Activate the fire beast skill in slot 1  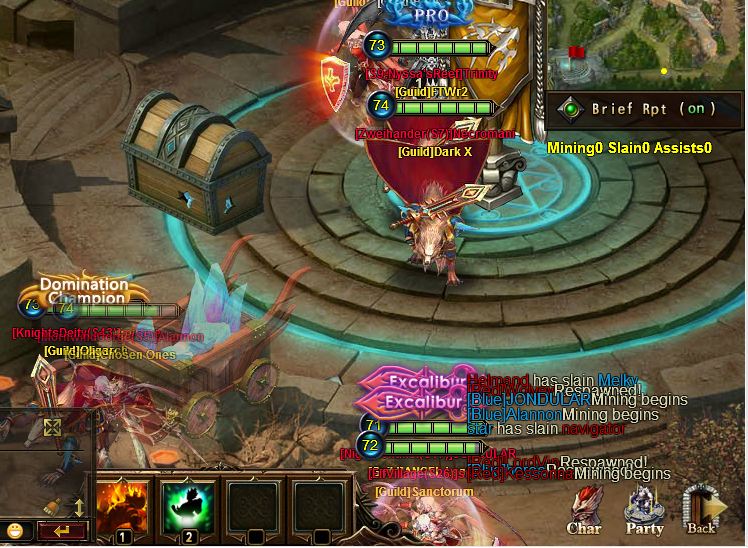point(122,508)
